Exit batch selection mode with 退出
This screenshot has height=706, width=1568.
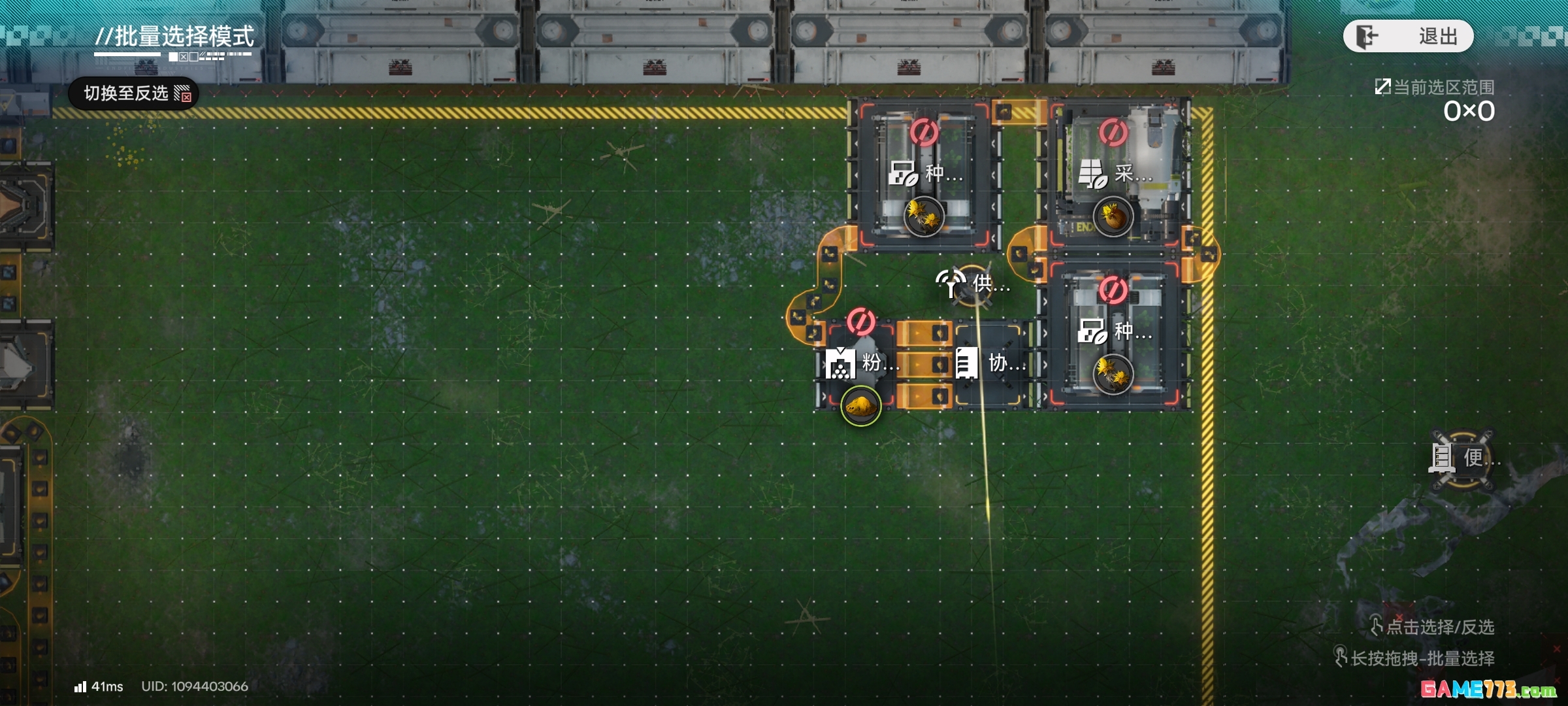1408,36
